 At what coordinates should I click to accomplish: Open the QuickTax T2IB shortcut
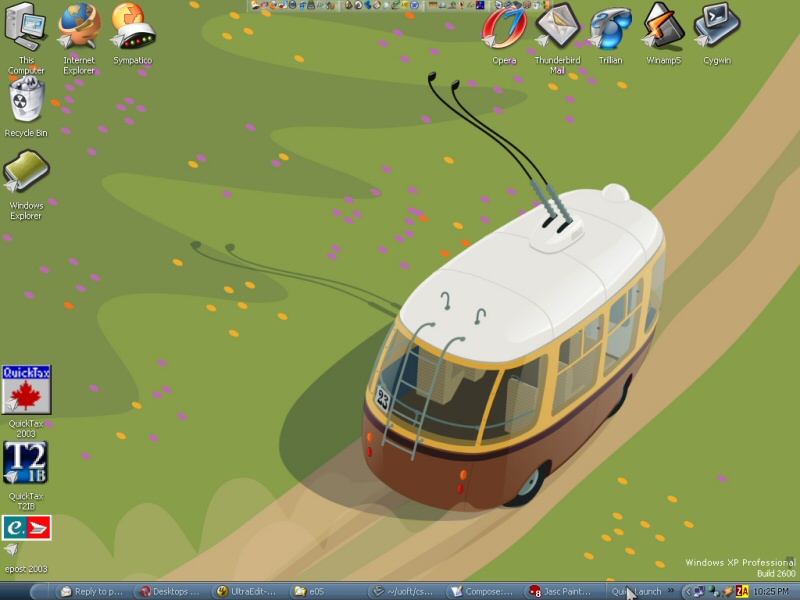[26, 464]
